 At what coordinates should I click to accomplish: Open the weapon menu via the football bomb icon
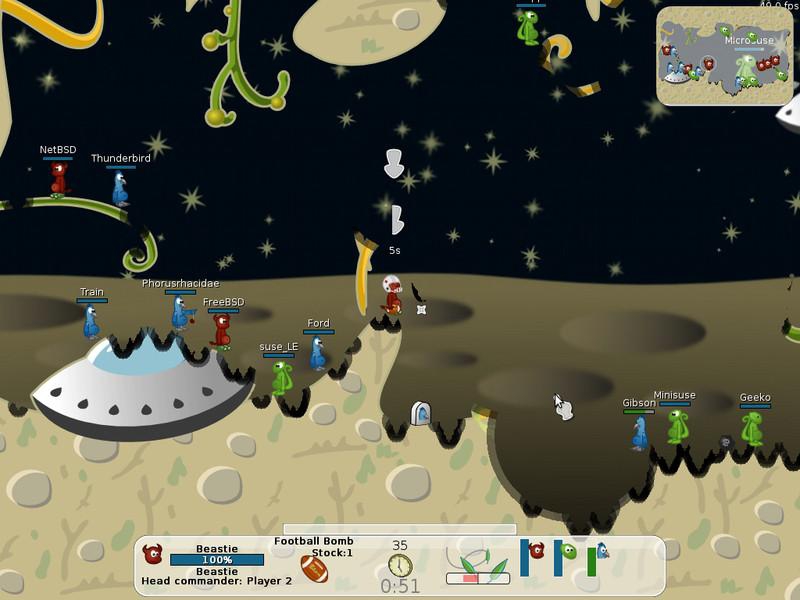315,570
